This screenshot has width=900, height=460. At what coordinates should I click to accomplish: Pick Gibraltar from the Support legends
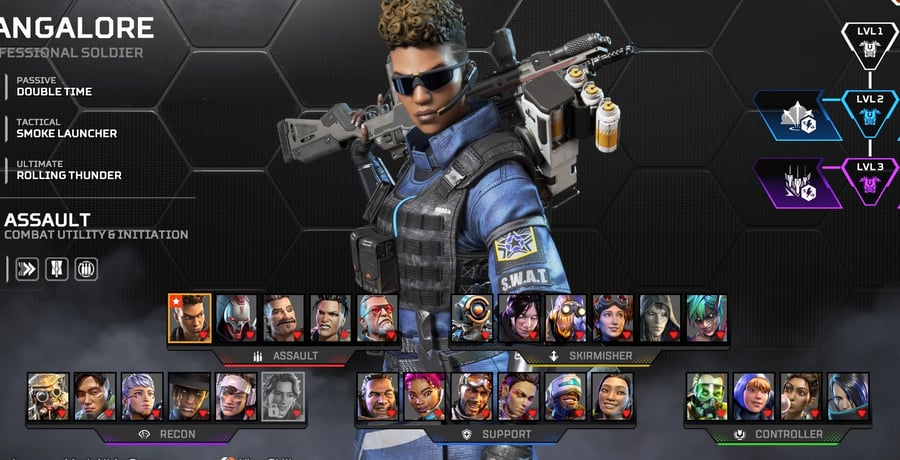pos(377,396)
